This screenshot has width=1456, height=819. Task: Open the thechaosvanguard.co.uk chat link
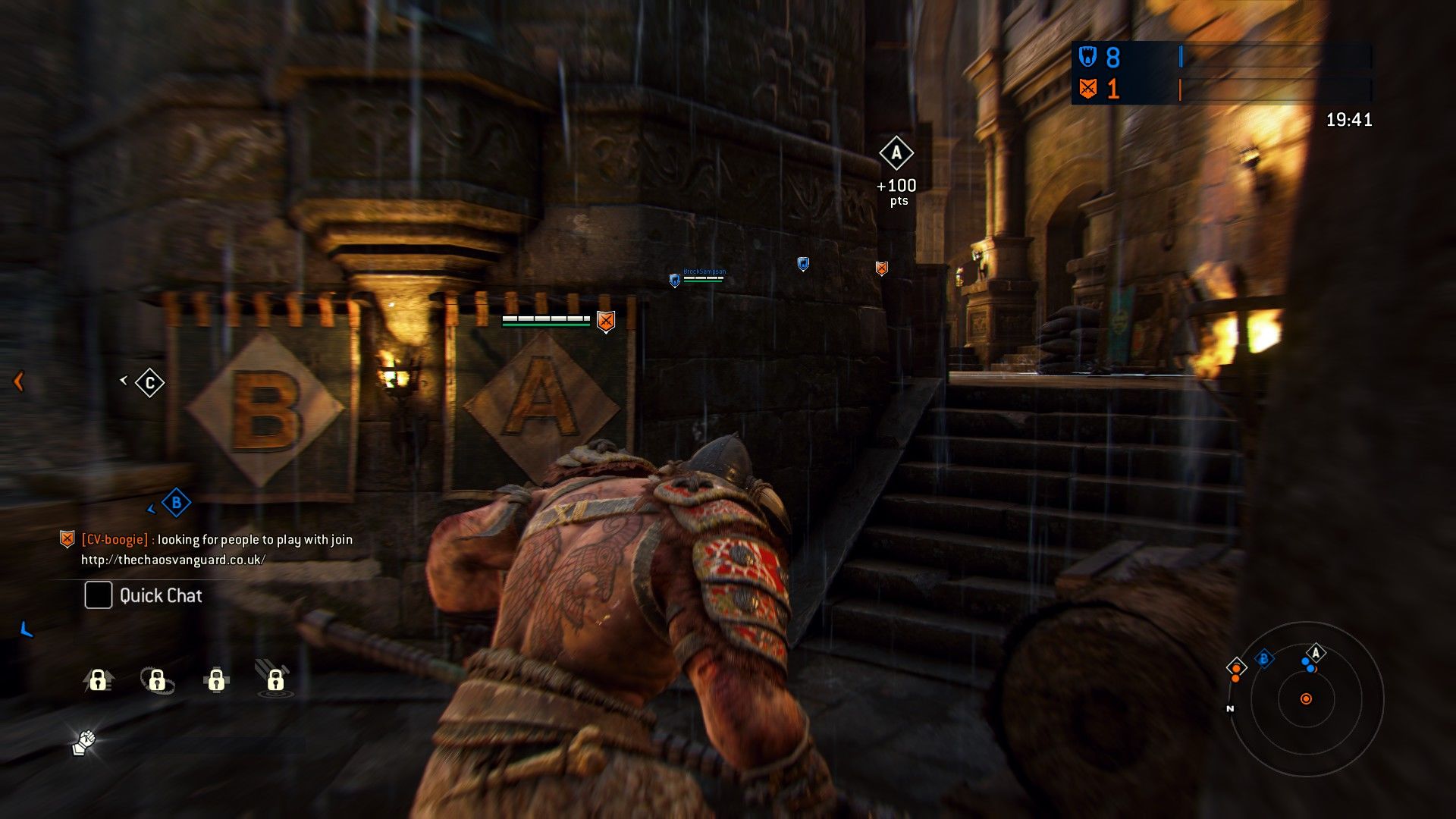click(x=173, y=560)
